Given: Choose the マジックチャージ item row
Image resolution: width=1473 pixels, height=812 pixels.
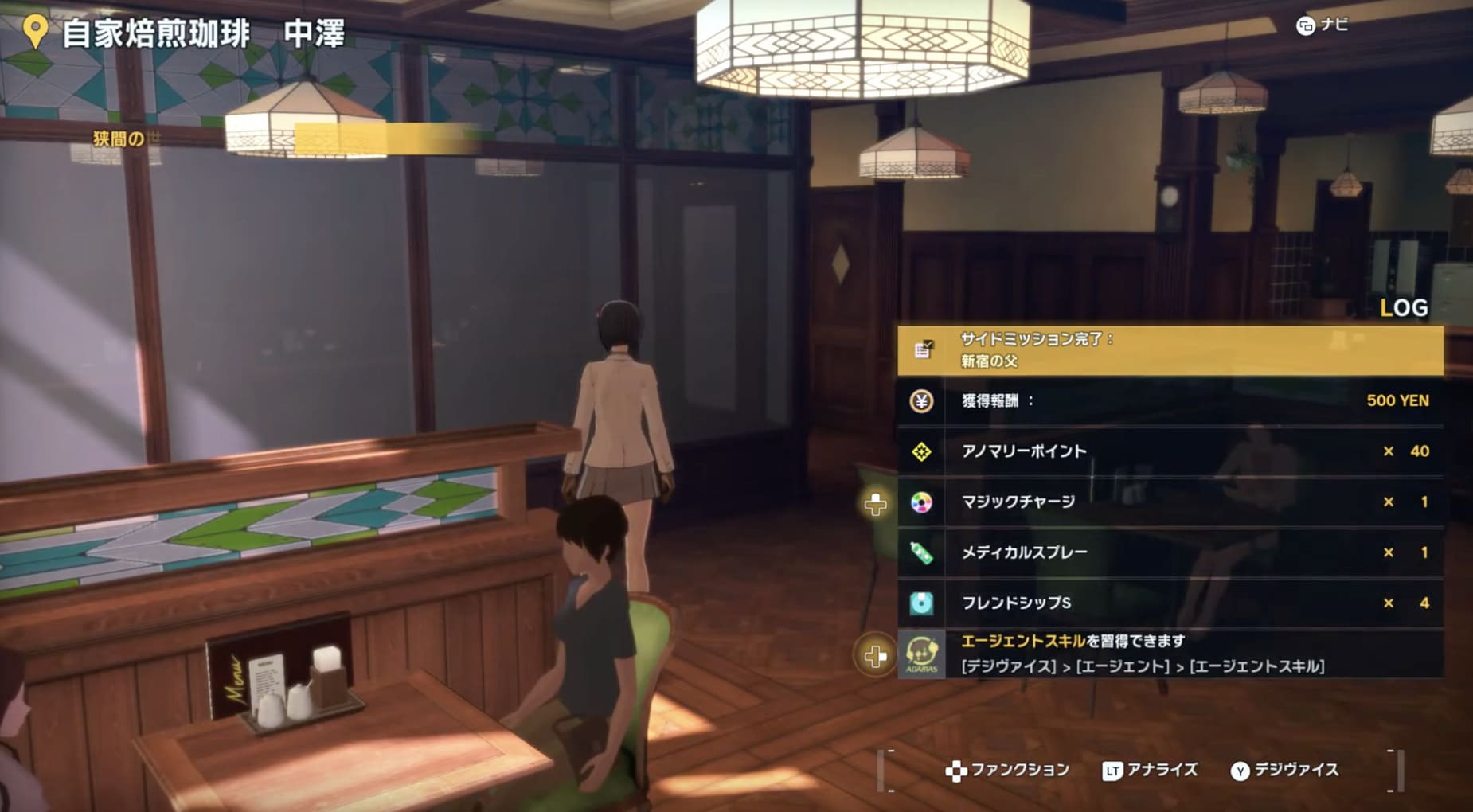Looking at the screenshot, I should click(x=1169, y=502).
